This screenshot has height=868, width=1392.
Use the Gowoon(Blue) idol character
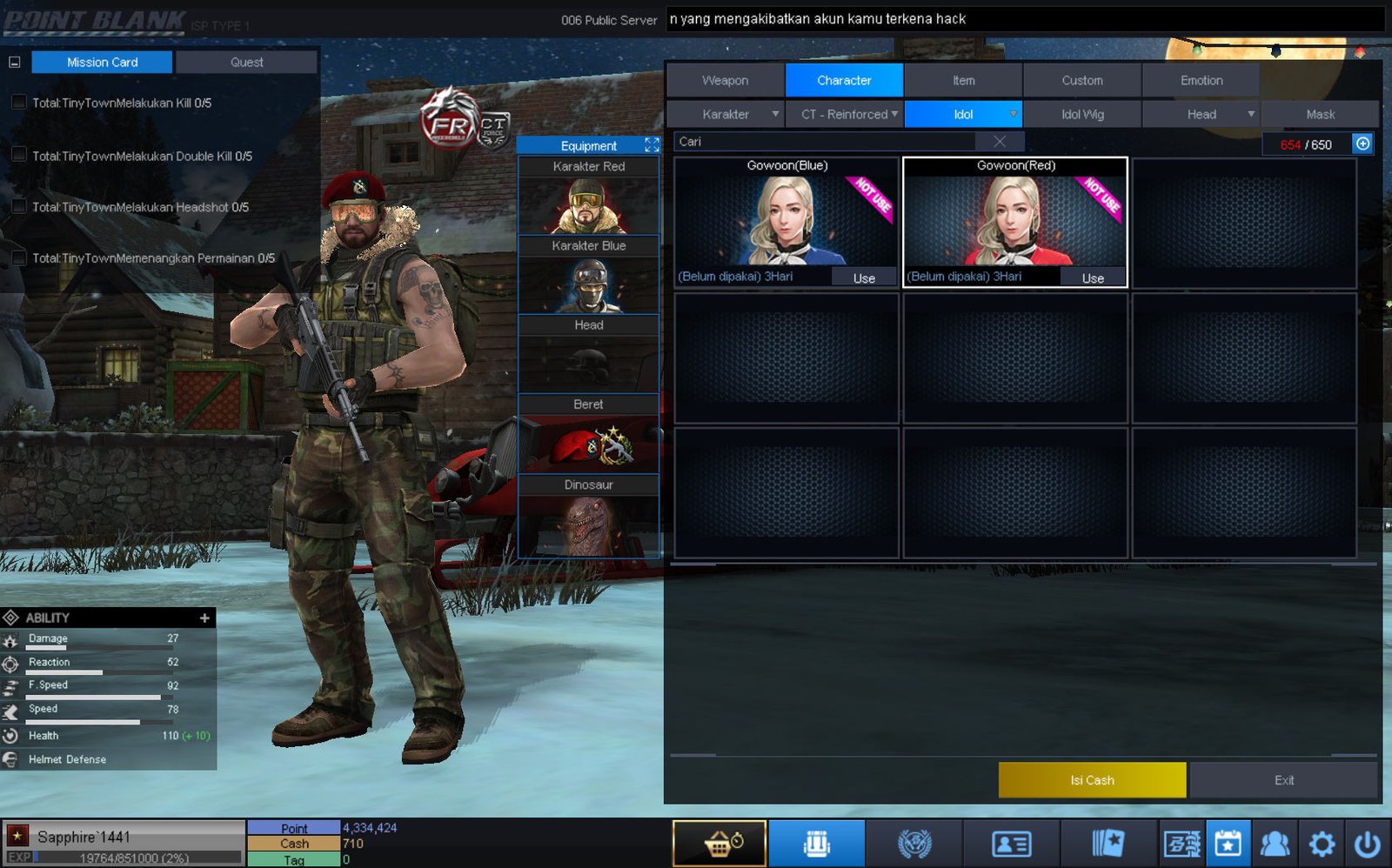pyautogui.click(x=863, y=278)
